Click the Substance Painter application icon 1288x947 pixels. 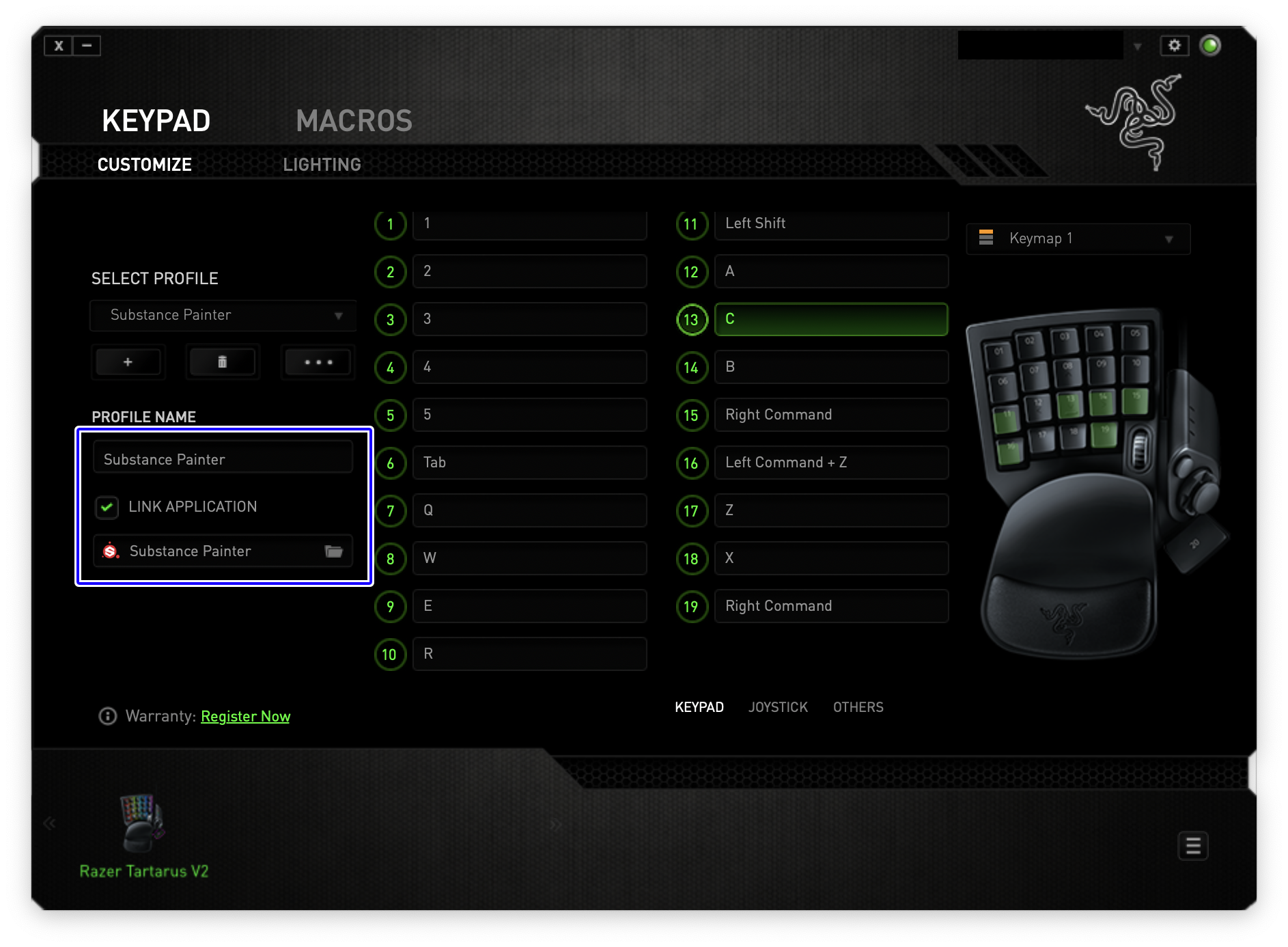tap(111, 551)
